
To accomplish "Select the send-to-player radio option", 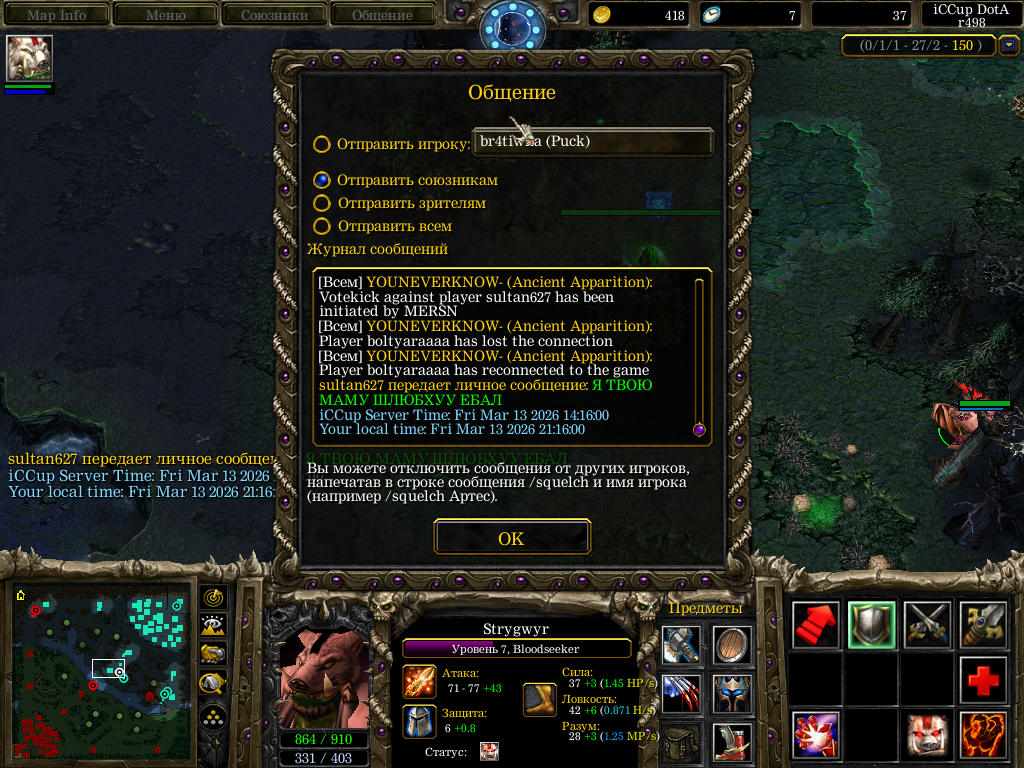I will click(322, 144).
